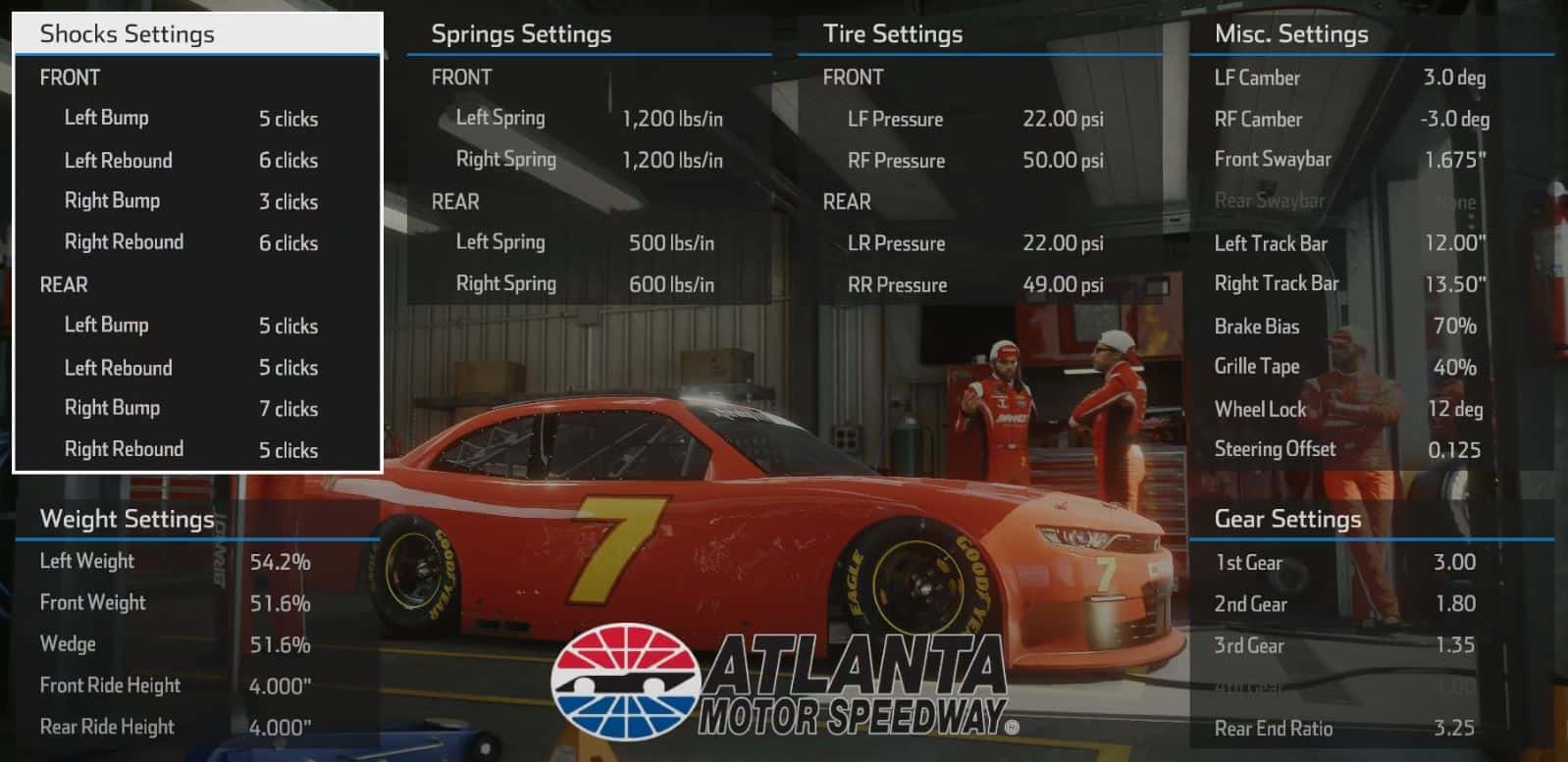Adjust the Right Rebound rear shocks setting

(287, 449)
